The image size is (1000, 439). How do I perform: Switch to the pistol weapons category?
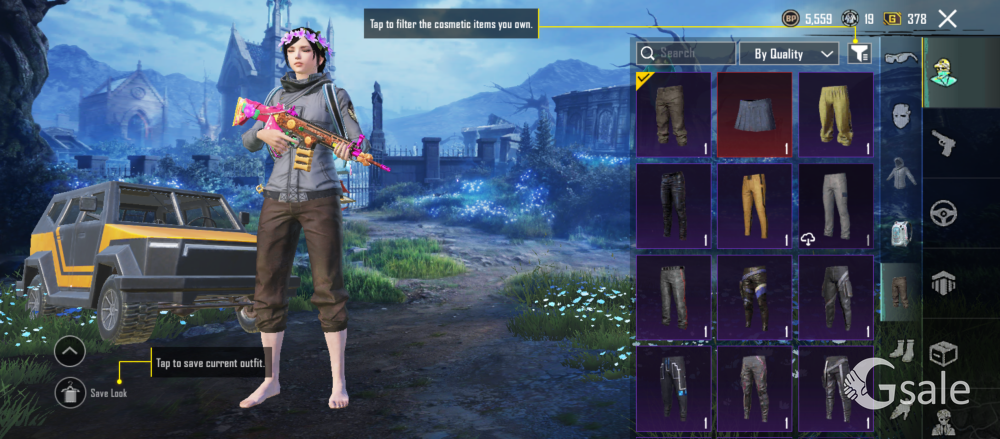(x=944, y=143)
